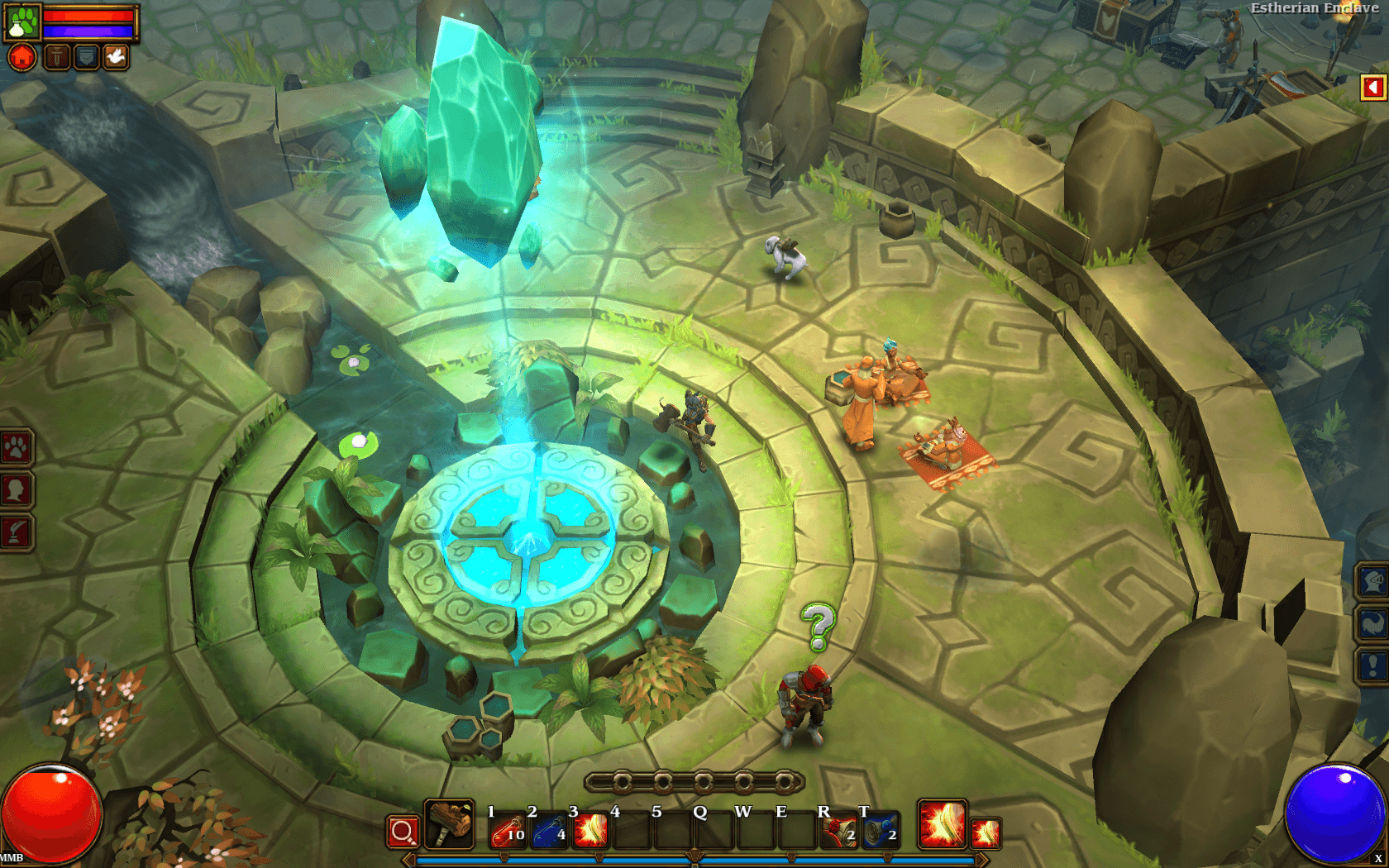Click the red town portal home icon
1389x868 pixels.
pos(21,58)
